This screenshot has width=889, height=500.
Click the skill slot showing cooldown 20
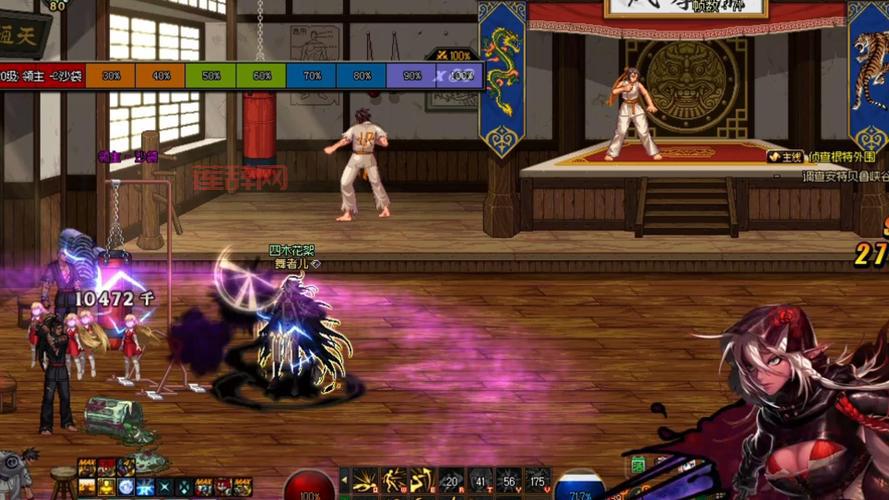[451, 481]
